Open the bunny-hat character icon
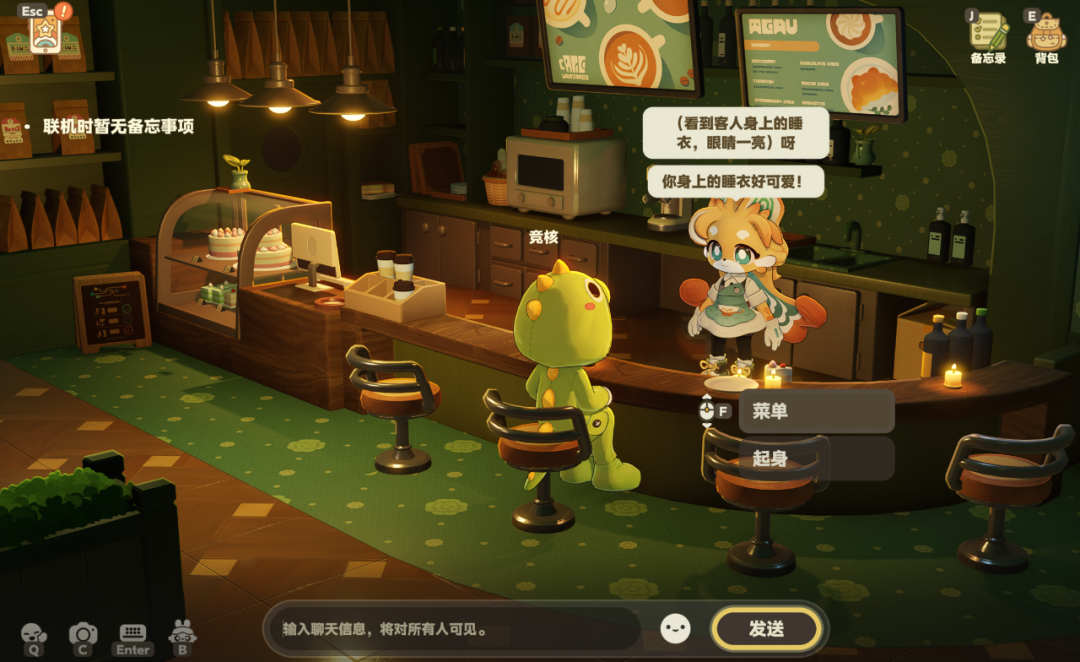This screenshot has height=662, width=1080. tap(182, 635)
